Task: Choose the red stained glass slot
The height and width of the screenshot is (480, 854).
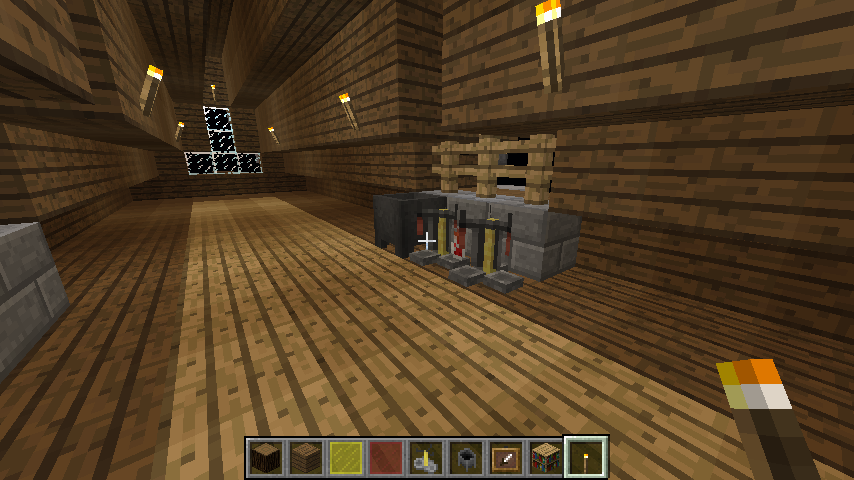Action: click(386, 458)
